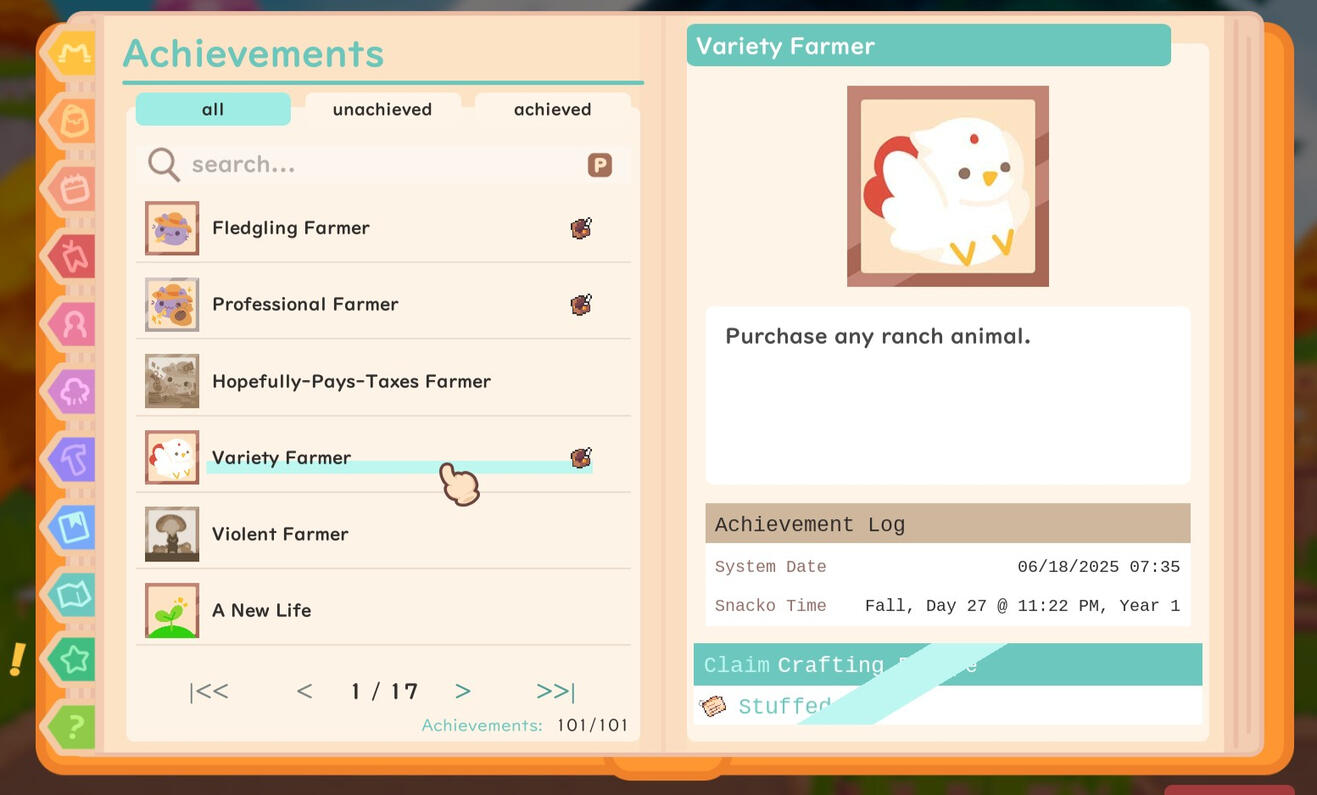Click the reward icon beside Fledgling Farmer

pyautogui.click(x=580, y=228)
